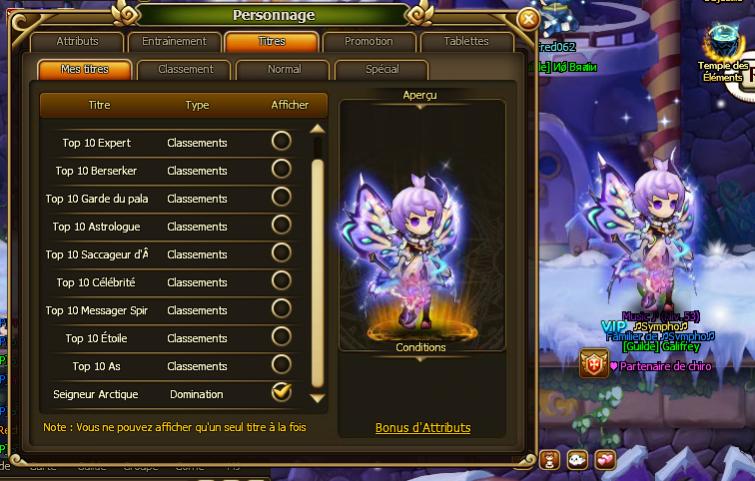This screenshot has width=755, height=481.
Task: Open the Entraînement tab
Action: [174, 42]
